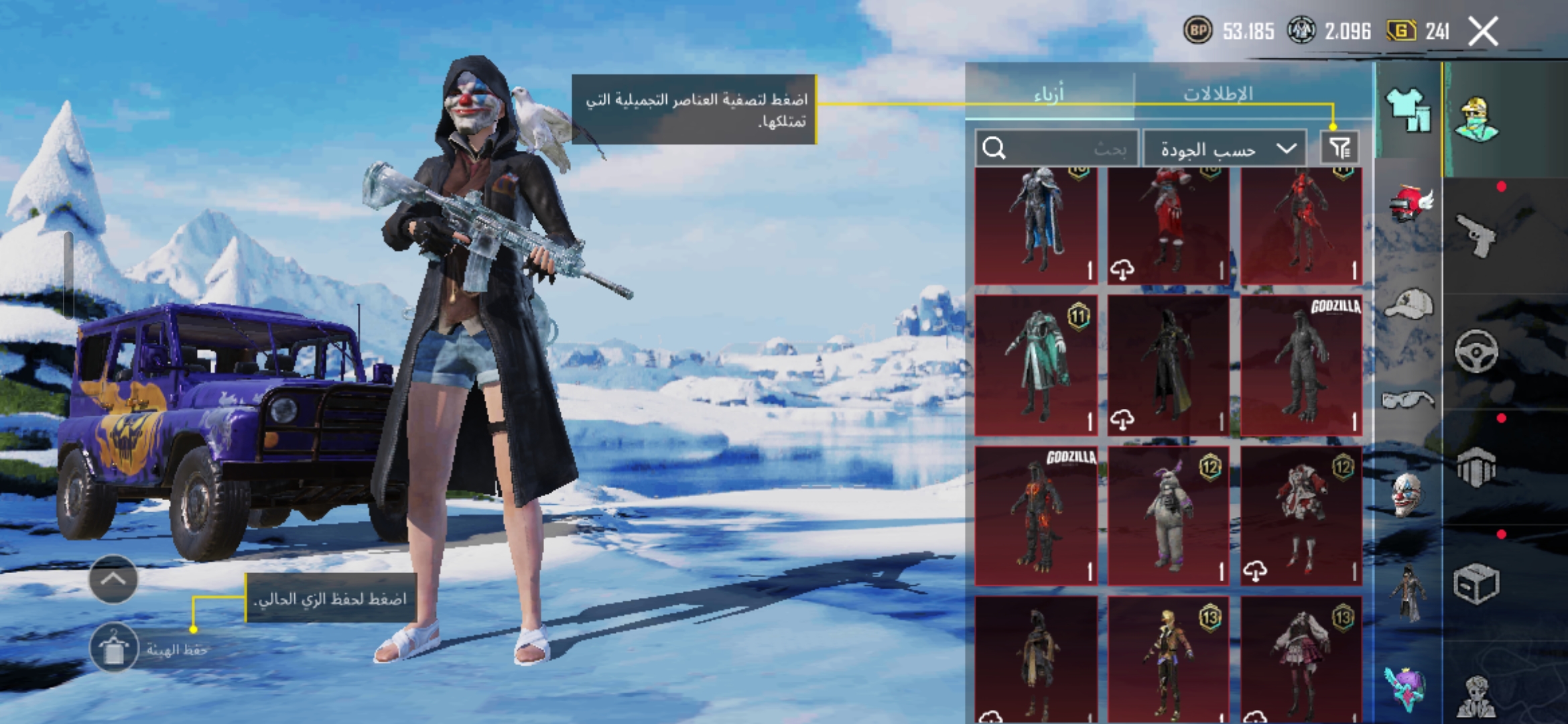
Task: Select the blue-caped silver armor outfit
Action: click(x=1036, y=225)
